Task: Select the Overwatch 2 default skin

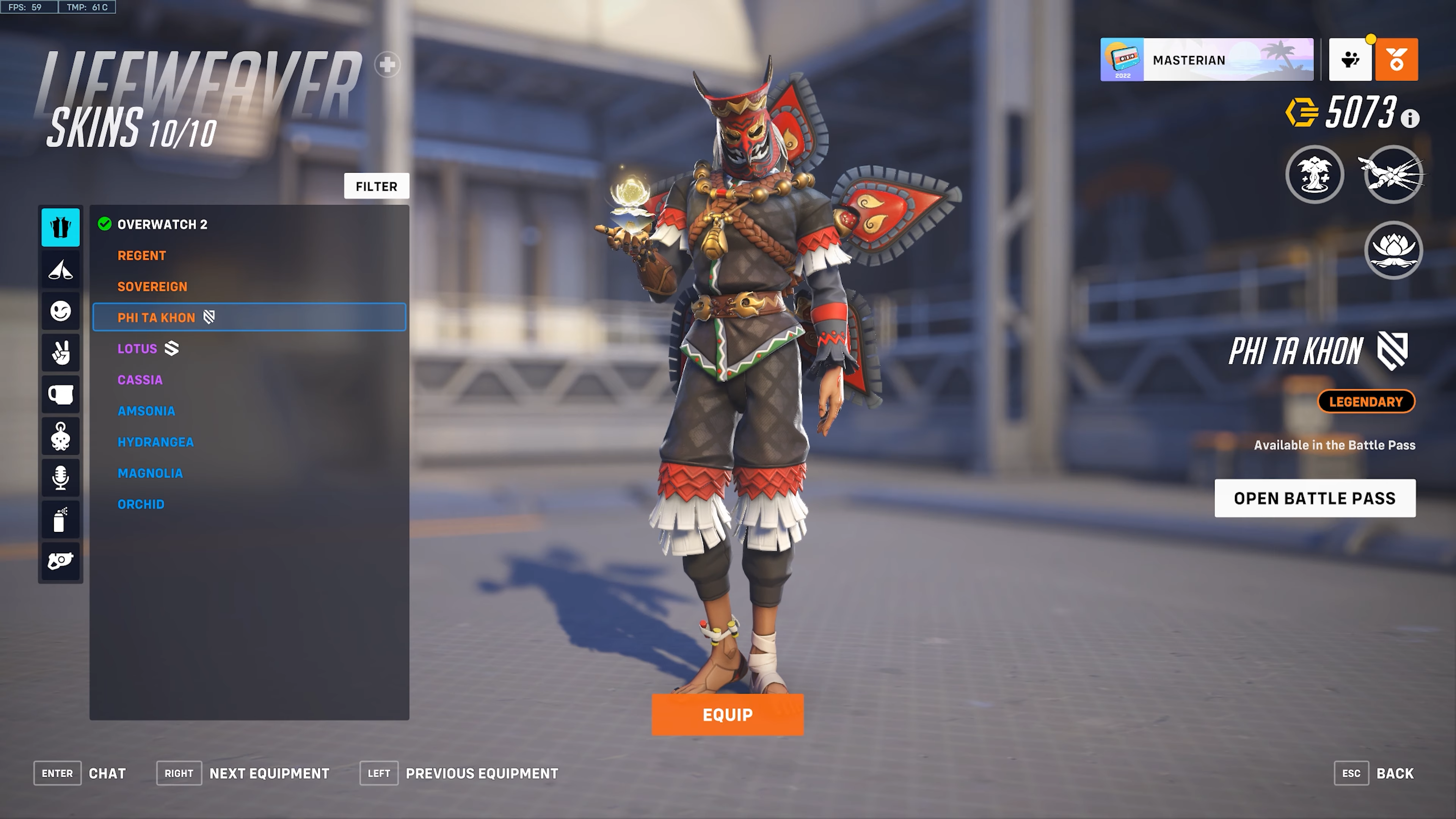Action: 162,224
